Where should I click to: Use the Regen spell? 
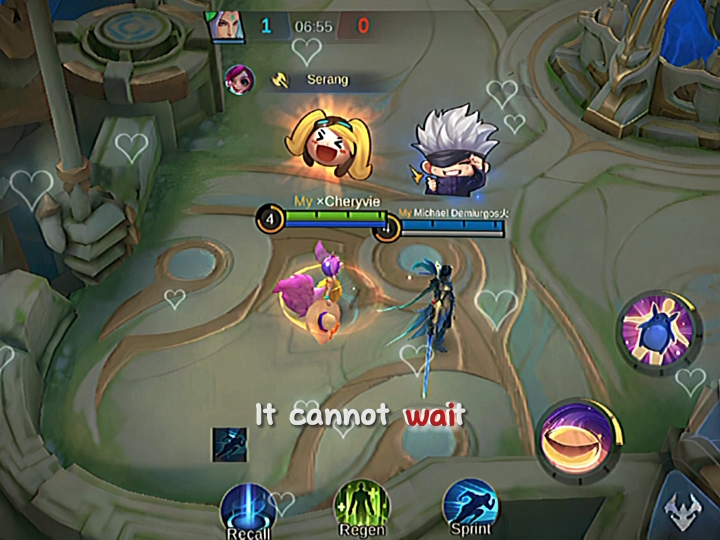tap(361, 505)
